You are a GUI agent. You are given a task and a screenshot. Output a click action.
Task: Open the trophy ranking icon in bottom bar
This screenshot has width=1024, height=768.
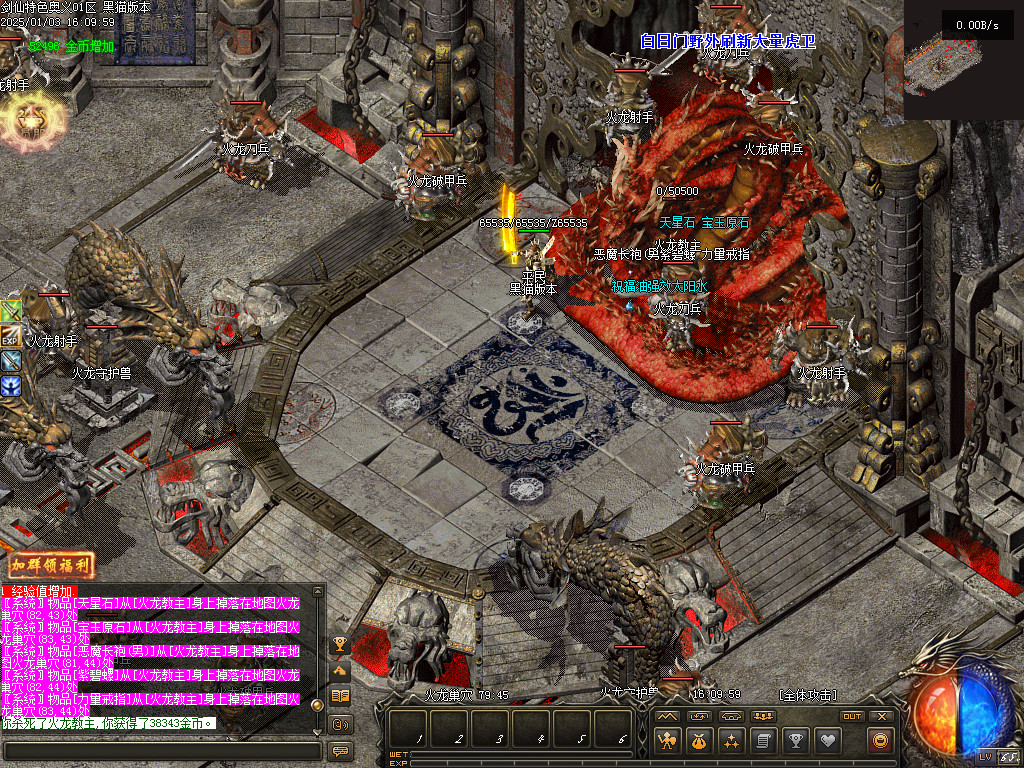pos(795,741)
